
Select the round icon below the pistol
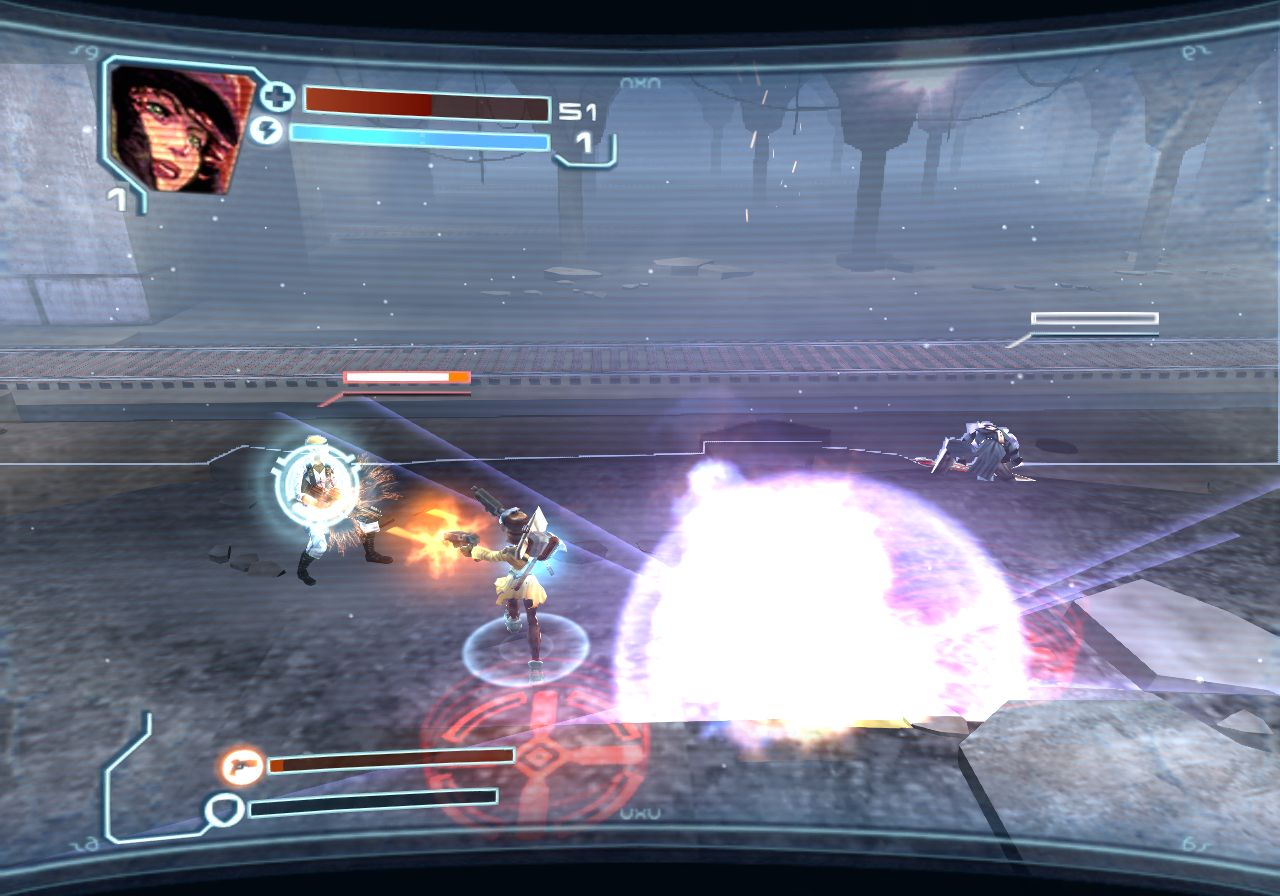pos(222,808)
